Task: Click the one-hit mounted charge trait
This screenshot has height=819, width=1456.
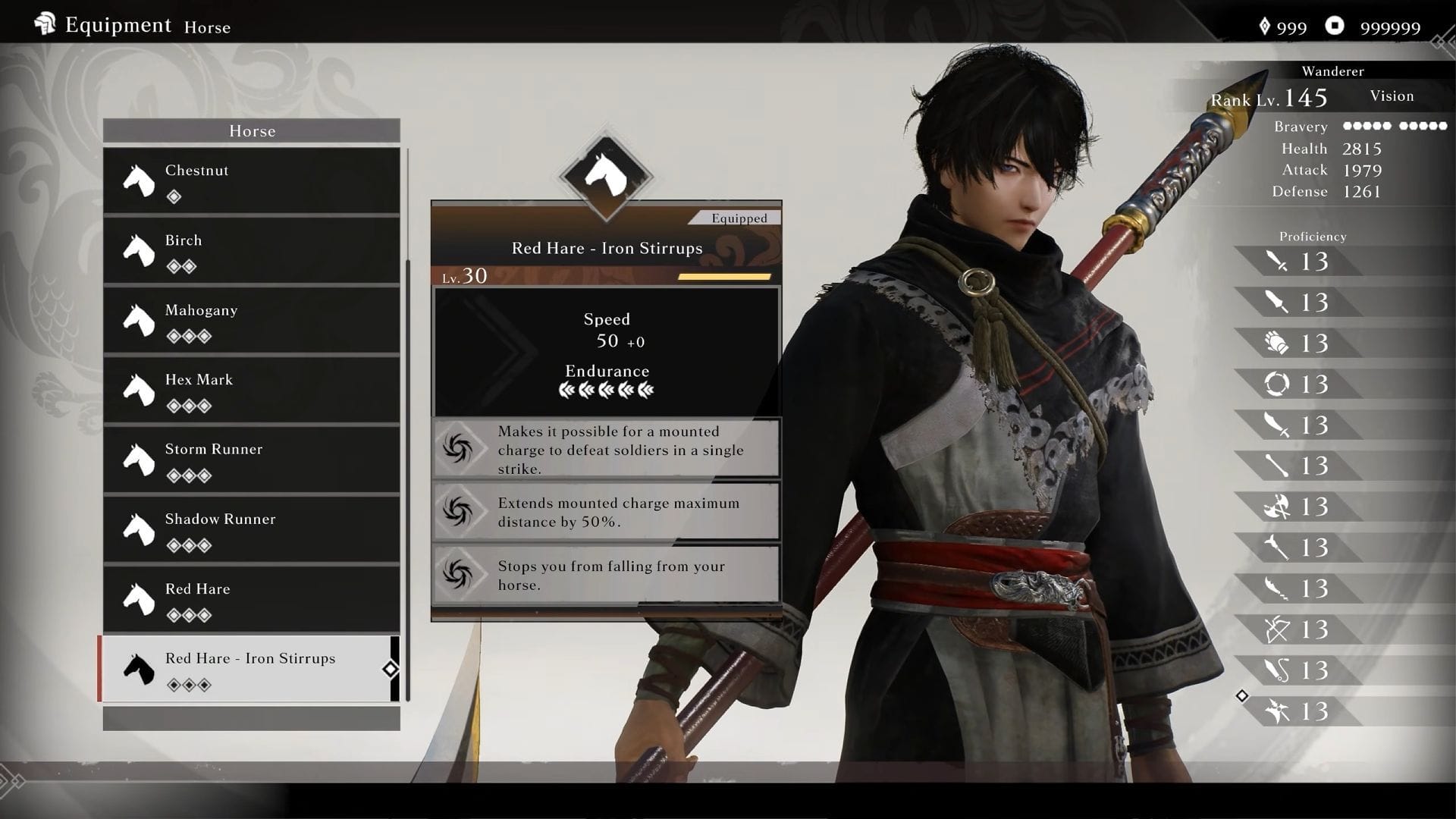Action: coord(606,449)
